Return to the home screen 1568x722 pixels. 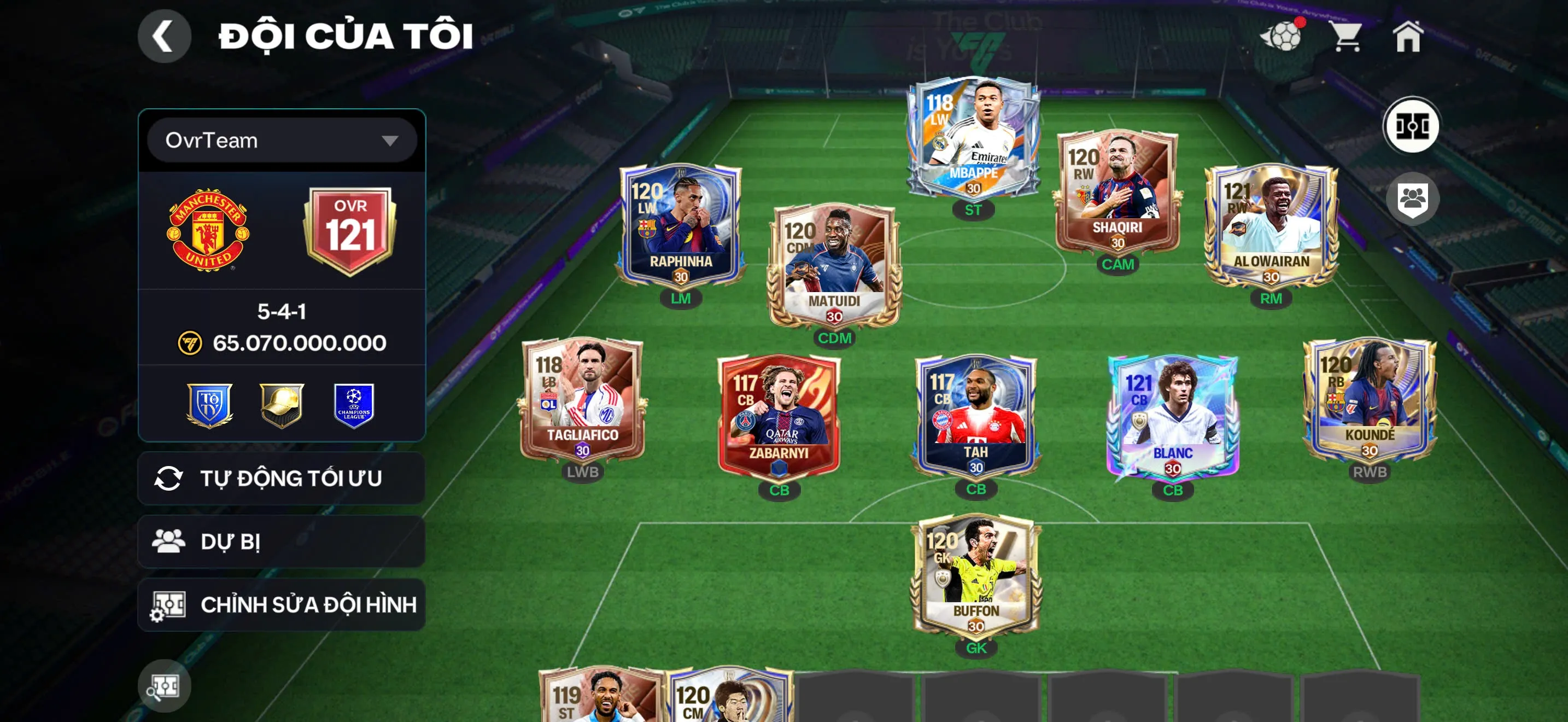[x=1407, y=37]
